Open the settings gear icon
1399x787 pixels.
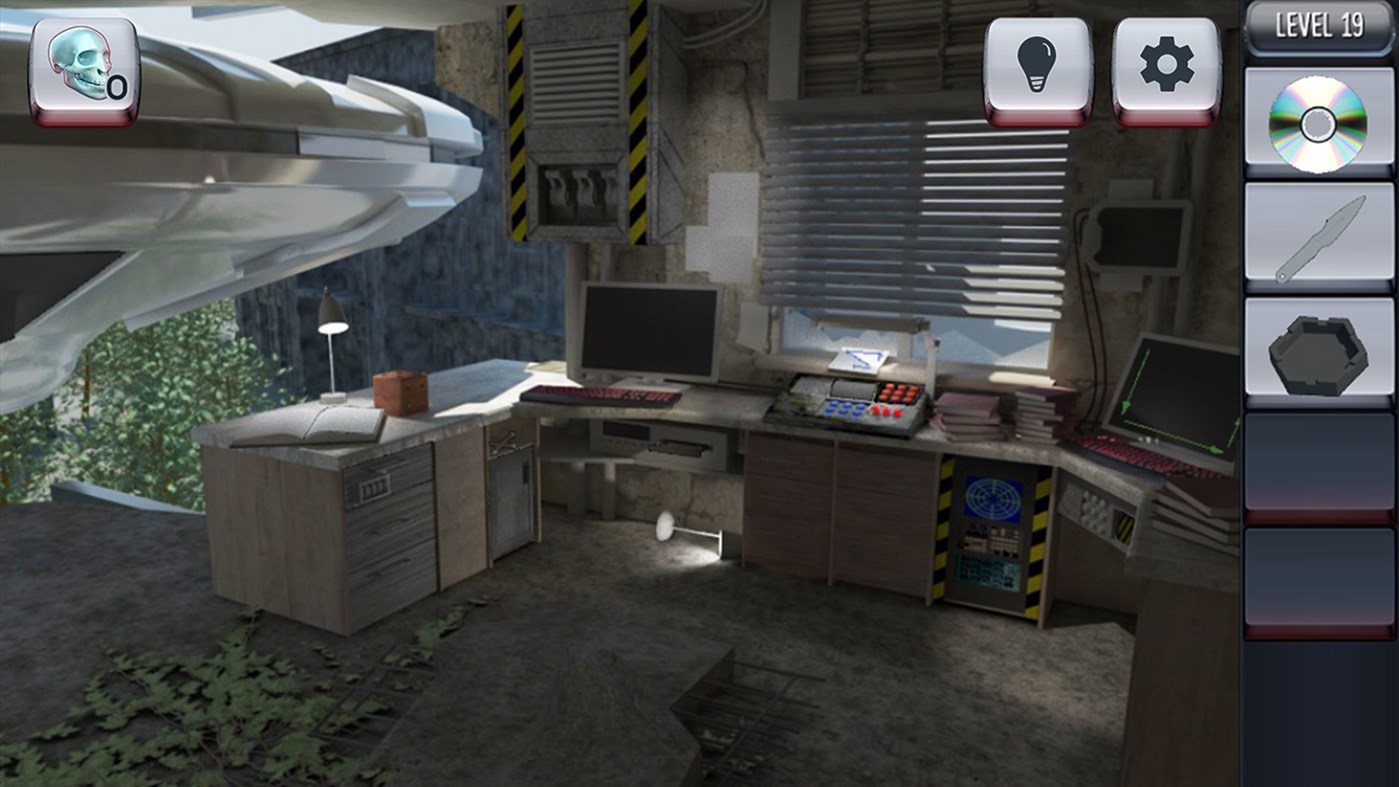point(1162,62)
